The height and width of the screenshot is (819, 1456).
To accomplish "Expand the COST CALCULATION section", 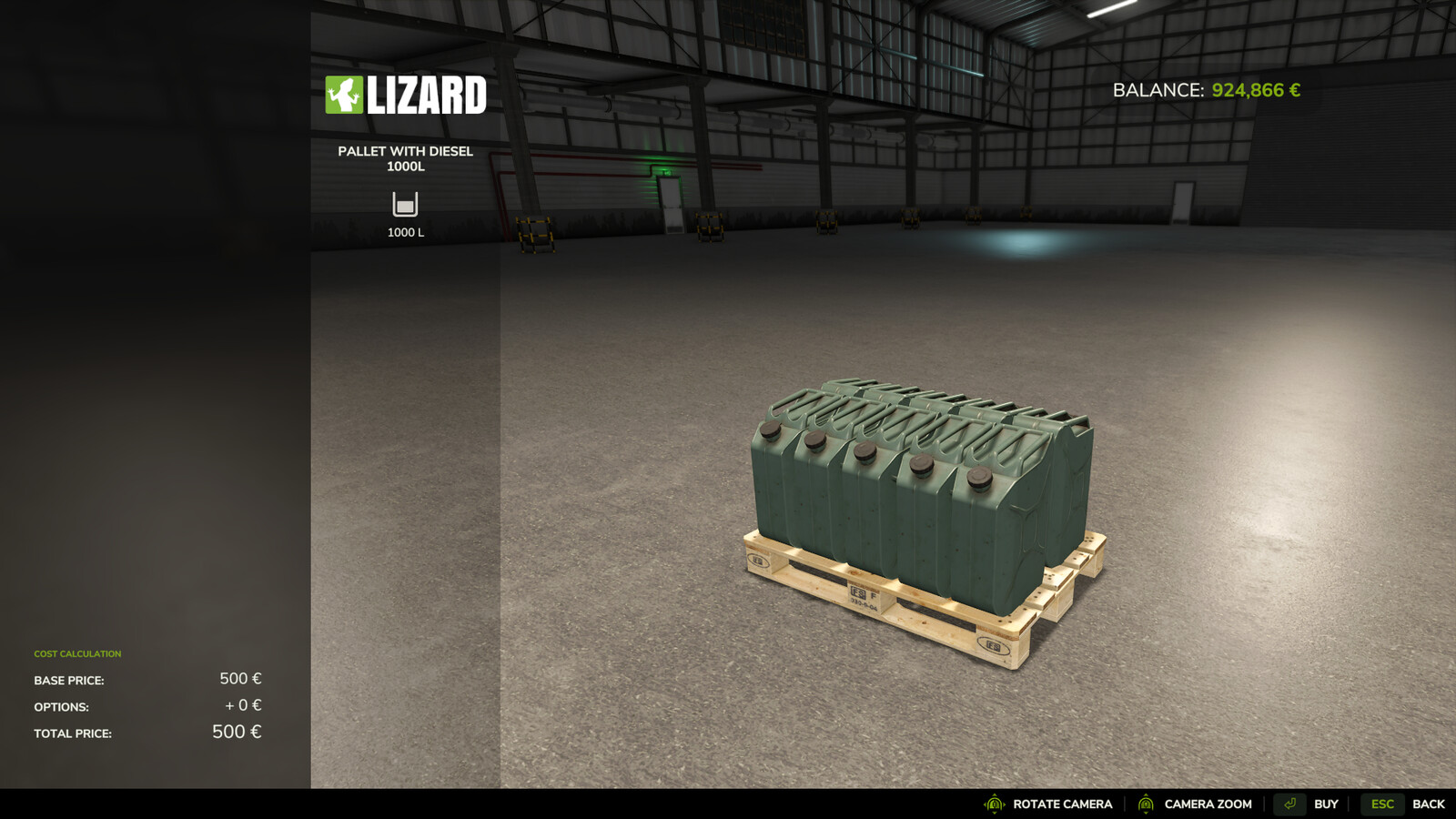I will pyautogui.click(x=77, y=653).
